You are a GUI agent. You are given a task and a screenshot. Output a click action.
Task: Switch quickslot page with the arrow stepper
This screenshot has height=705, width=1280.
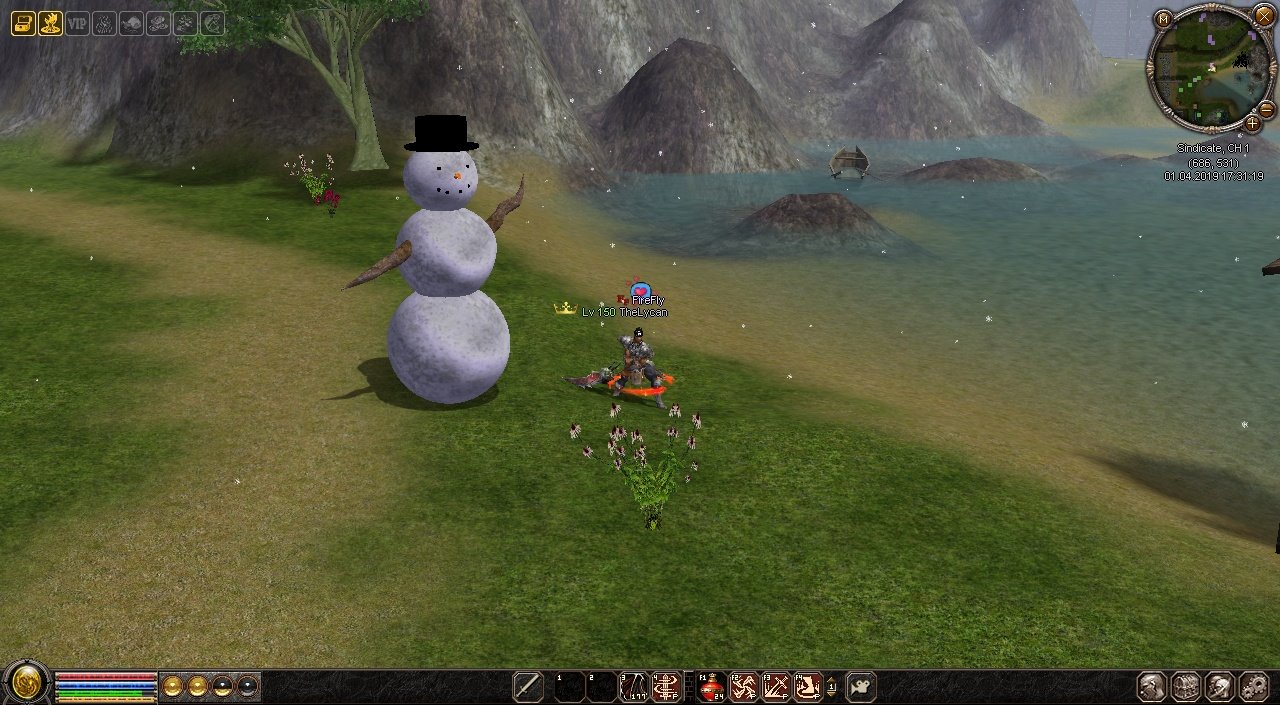point(832,687)
